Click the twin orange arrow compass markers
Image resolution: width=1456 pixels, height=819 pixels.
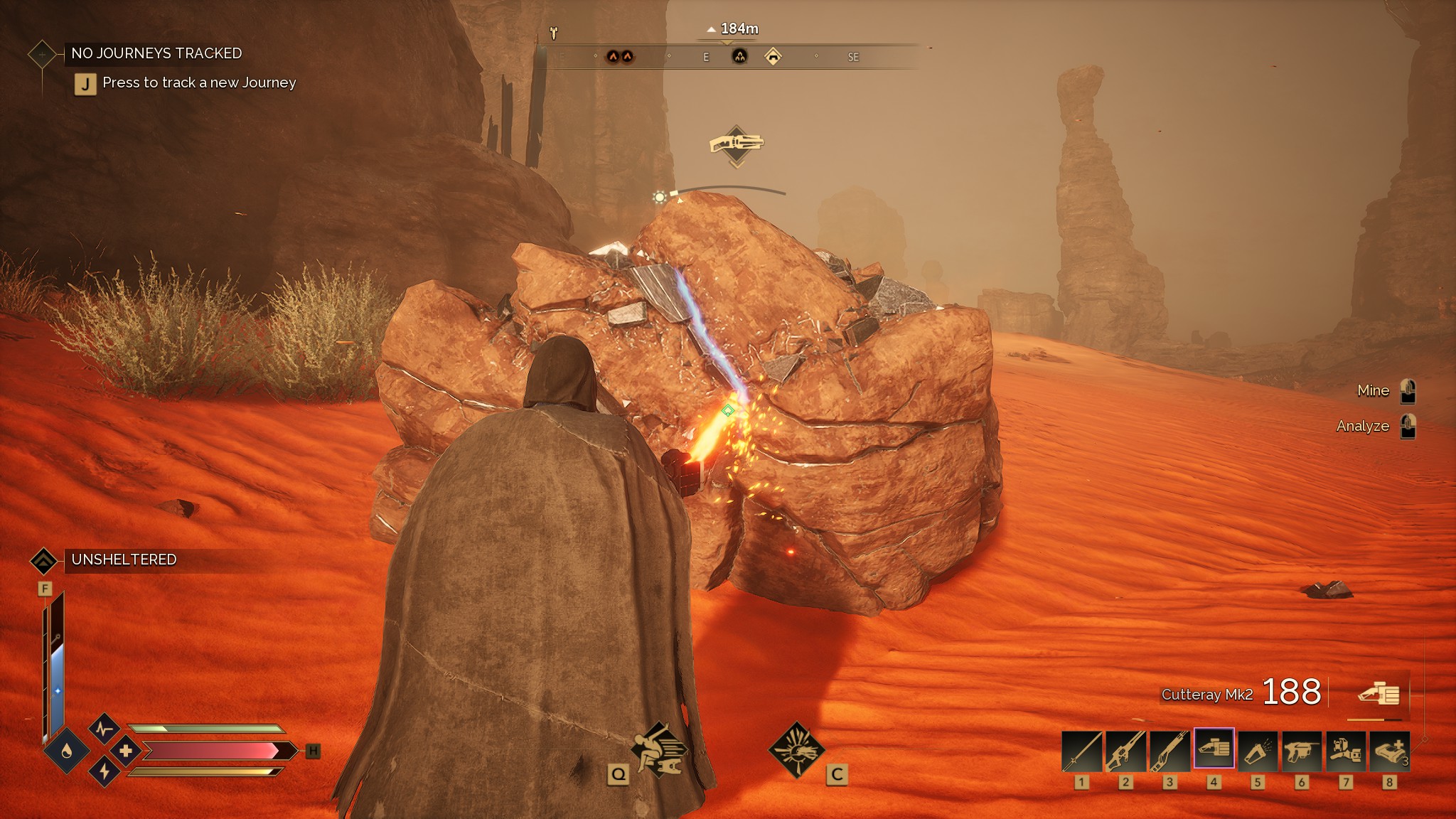click(619, 56)
